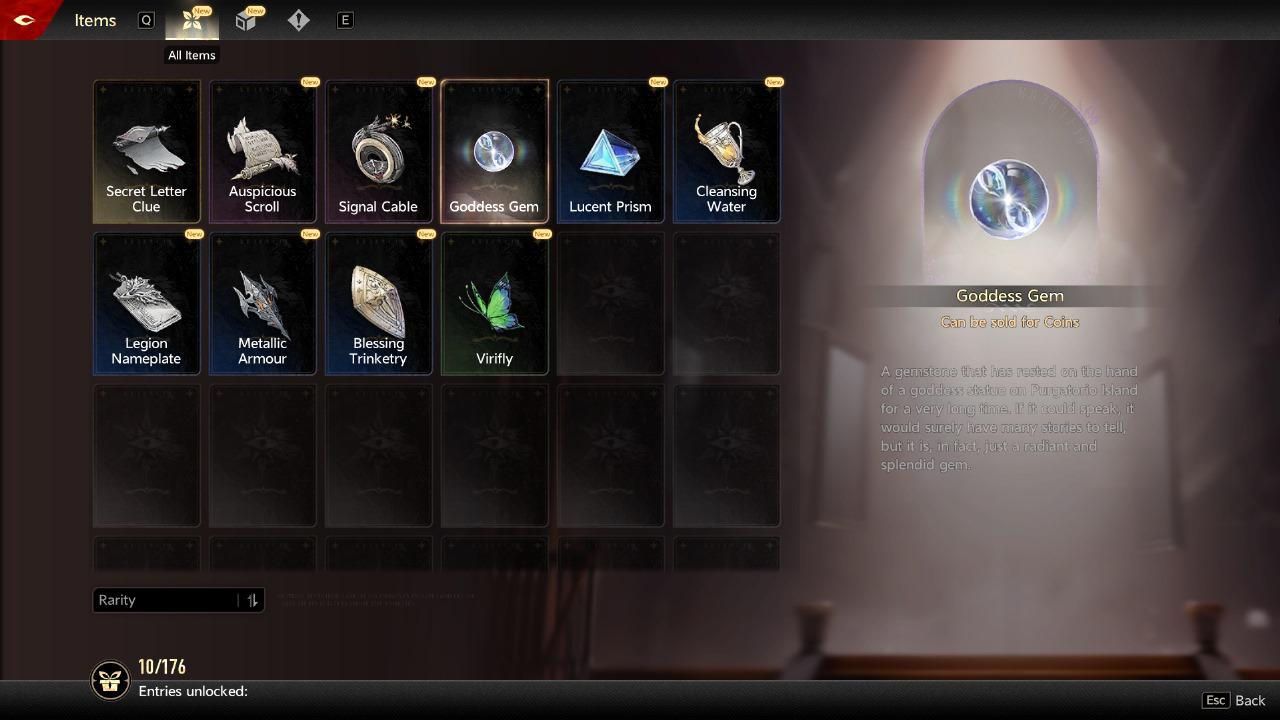The height and width of the screenshot is (720, 1280).
Task: View the Lucent Prism entry
Action: (x=610, y=151)
